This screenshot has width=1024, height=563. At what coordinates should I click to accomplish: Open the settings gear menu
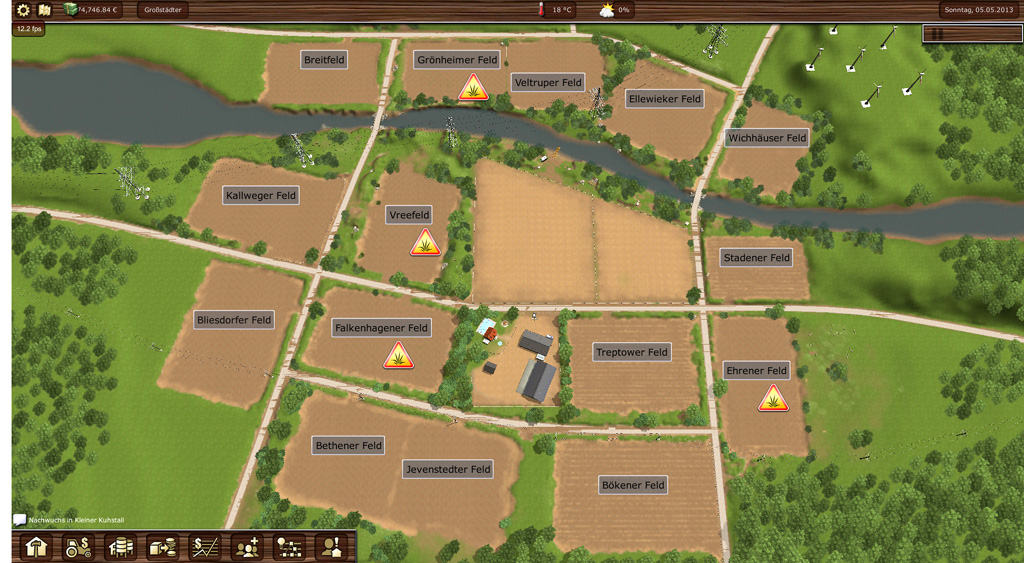point(23,10)
